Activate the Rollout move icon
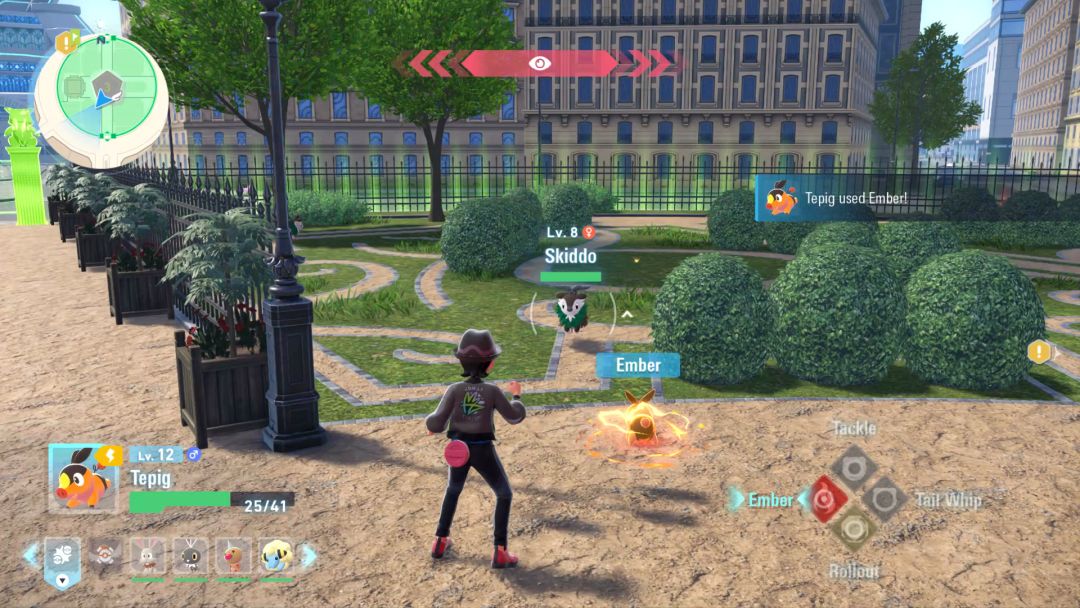 pos(853,529)
